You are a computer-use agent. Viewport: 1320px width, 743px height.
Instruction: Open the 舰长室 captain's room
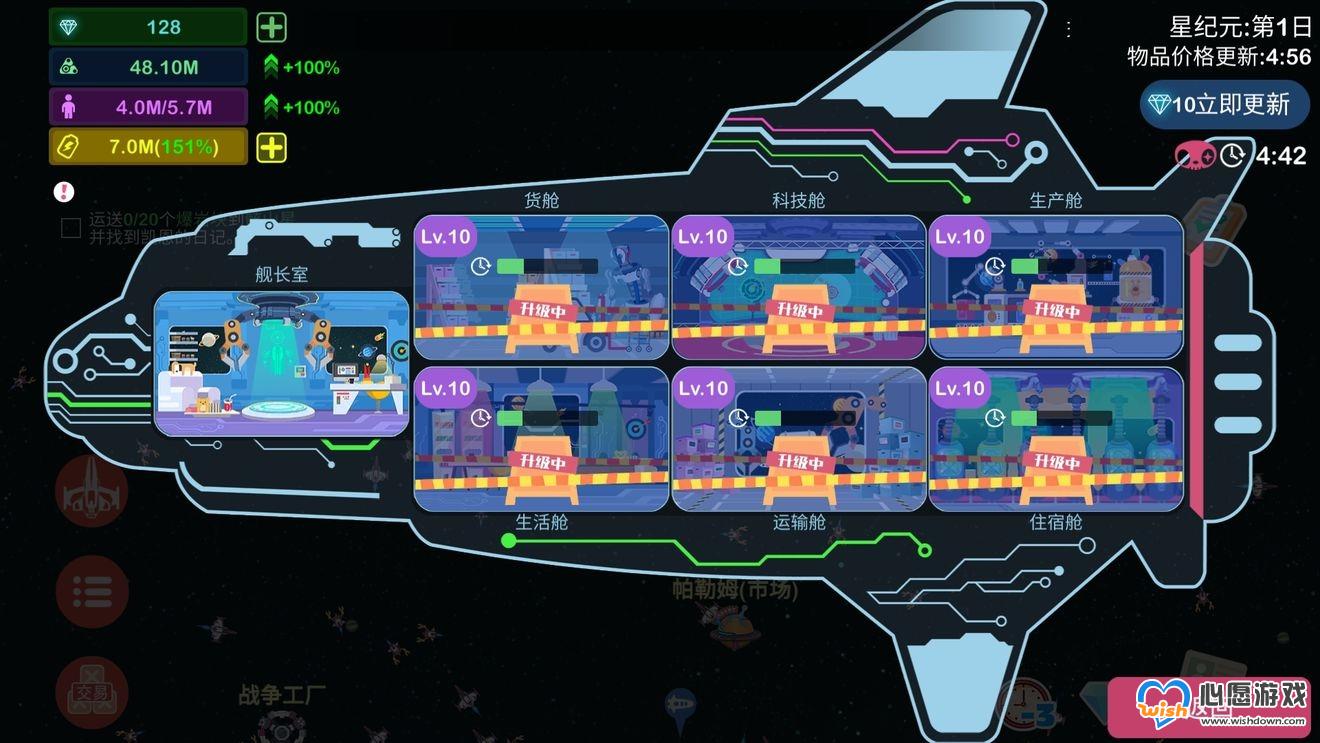point(281,363)
